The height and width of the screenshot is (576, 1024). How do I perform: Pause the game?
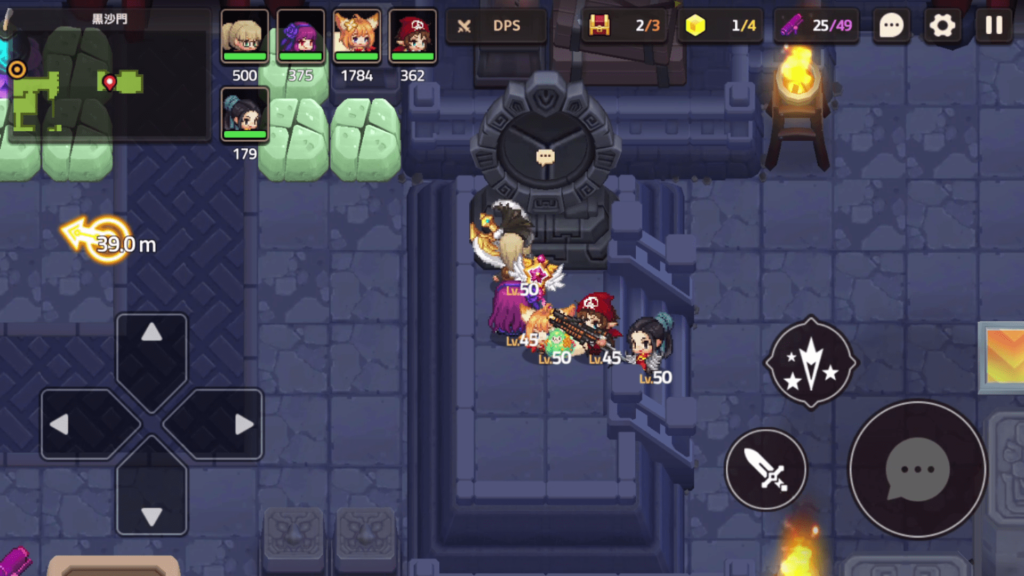point(994,25)
